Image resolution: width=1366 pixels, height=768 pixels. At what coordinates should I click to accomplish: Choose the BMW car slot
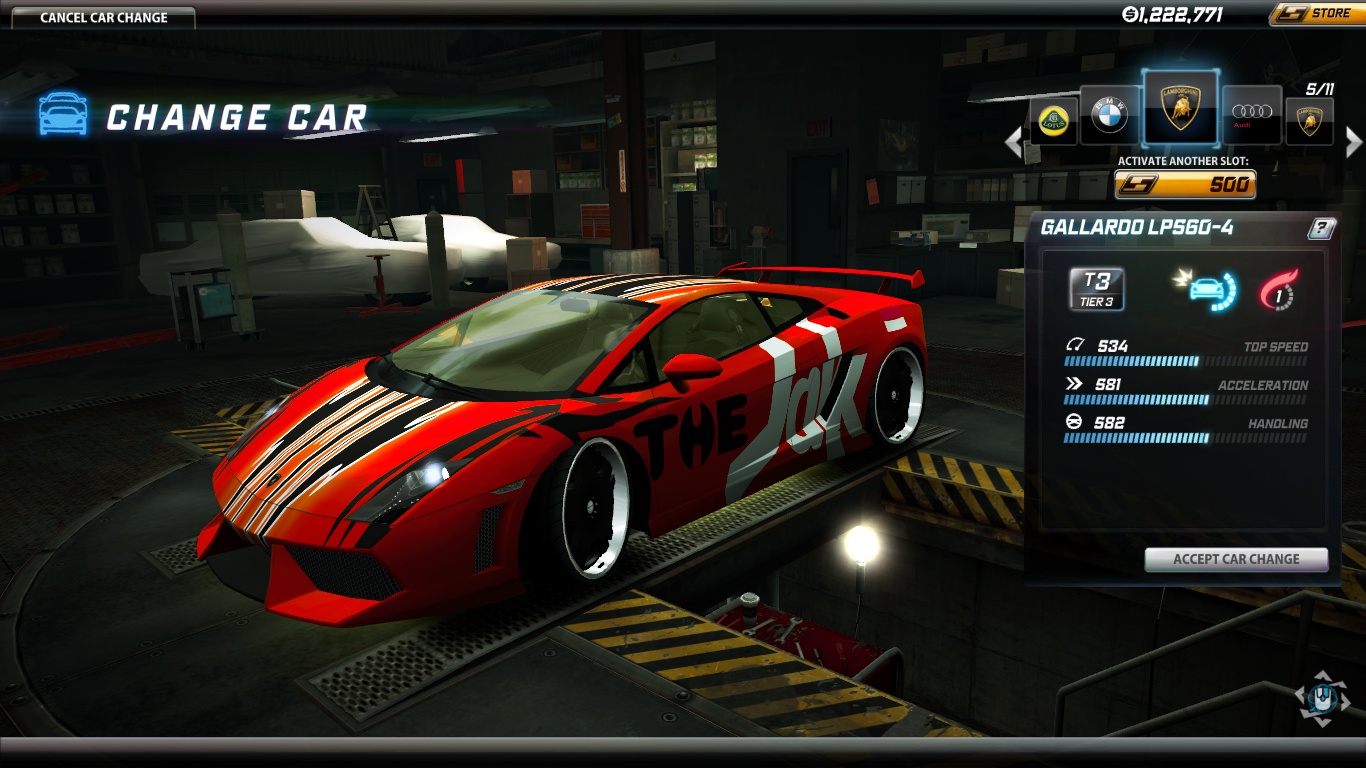pyautogui.click(x=1109, y=117)
